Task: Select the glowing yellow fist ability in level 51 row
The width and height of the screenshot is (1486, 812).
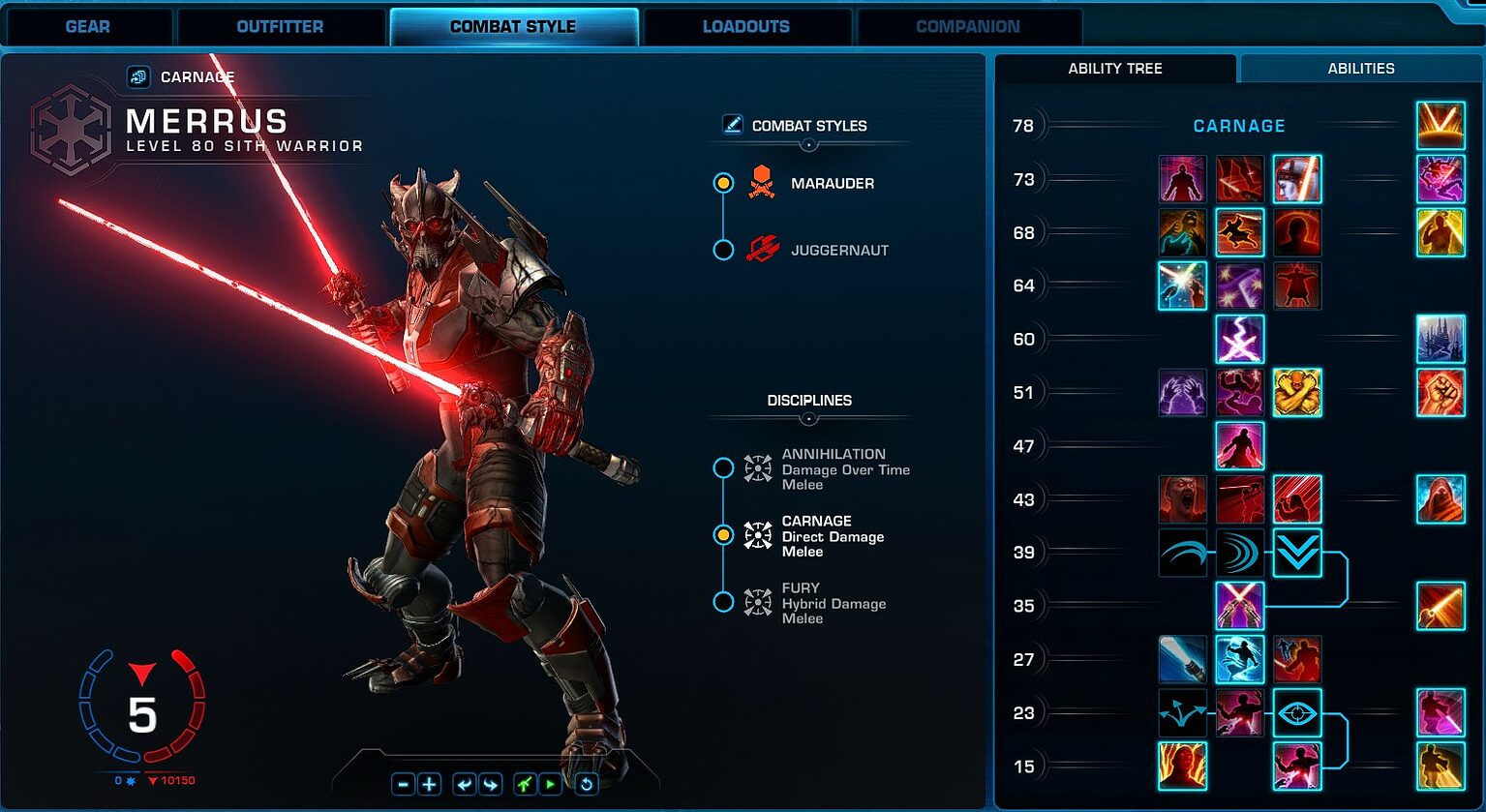Action: [1297, 392]
